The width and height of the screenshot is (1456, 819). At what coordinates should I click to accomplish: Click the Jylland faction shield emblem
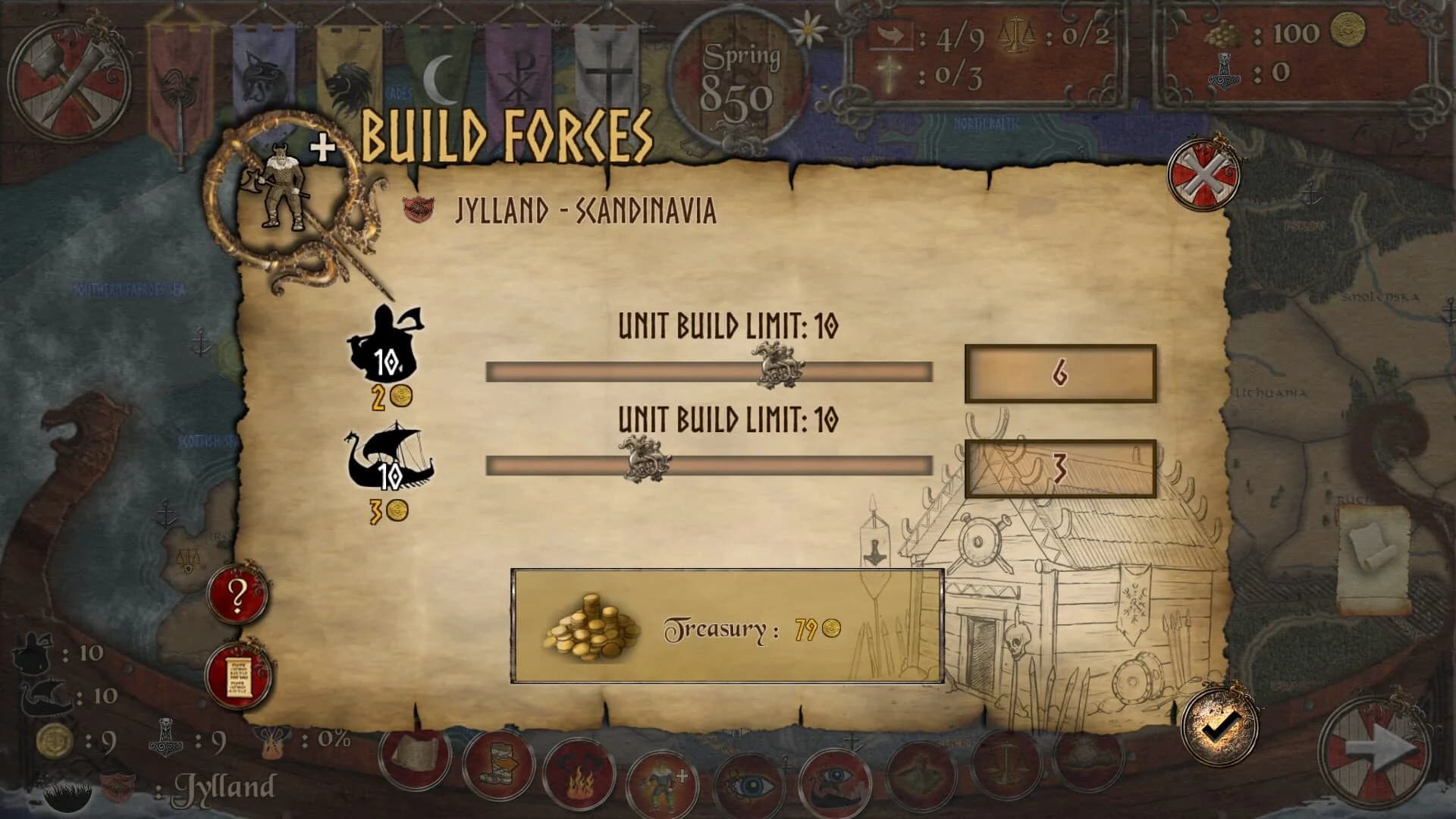pos(118,787)
